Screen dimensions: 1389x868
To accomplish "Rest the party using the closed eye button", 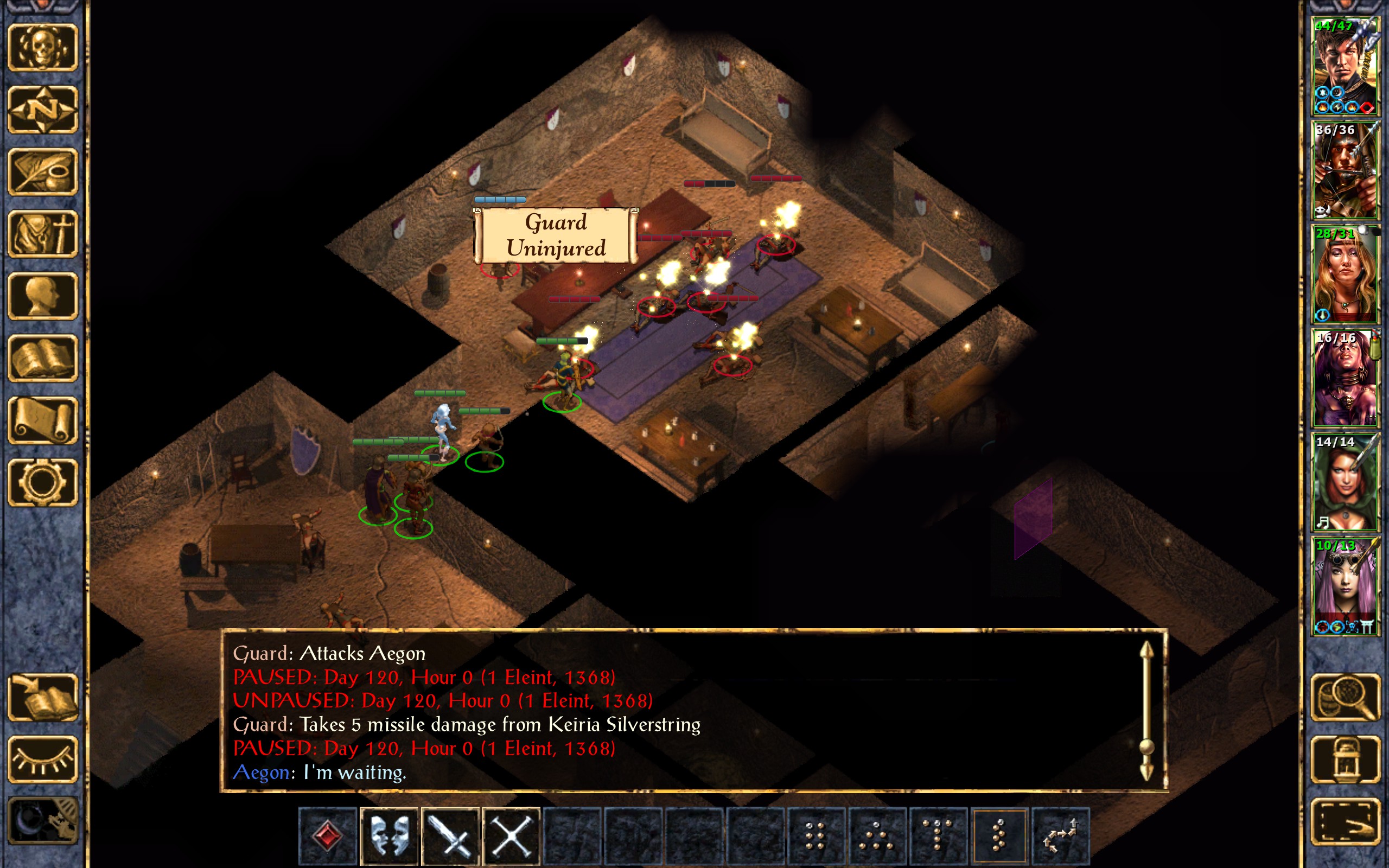I will click(43, 759).
